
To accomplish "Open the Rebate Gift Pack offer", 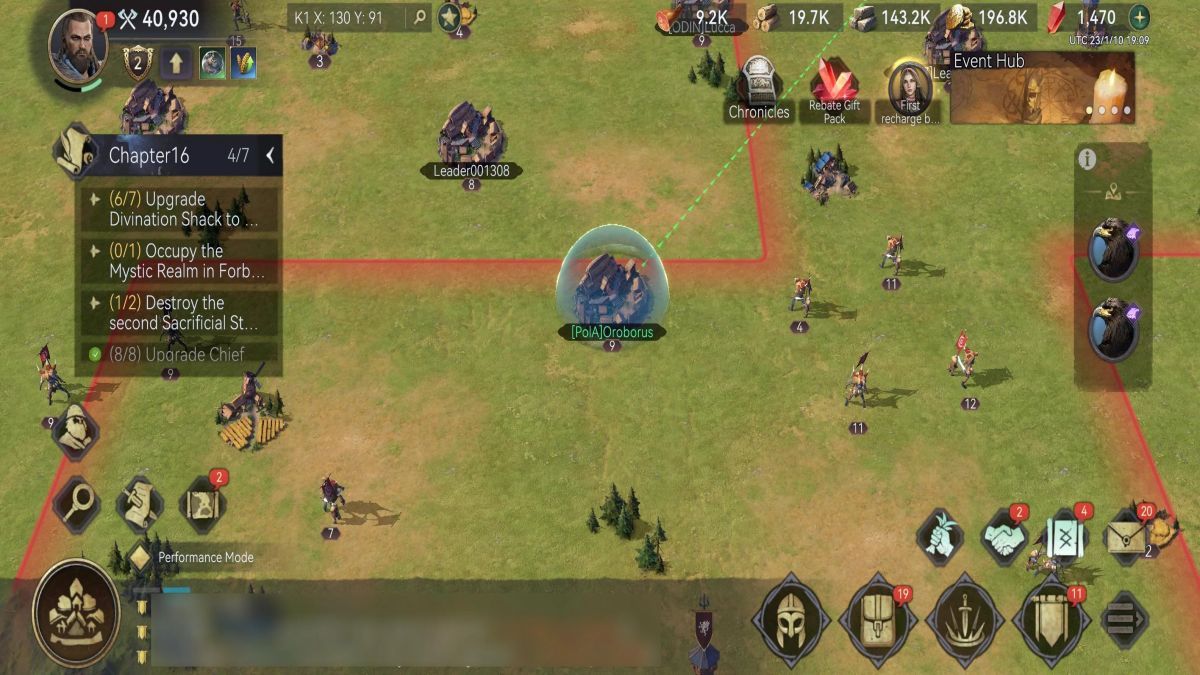I will tap(835, 90).
